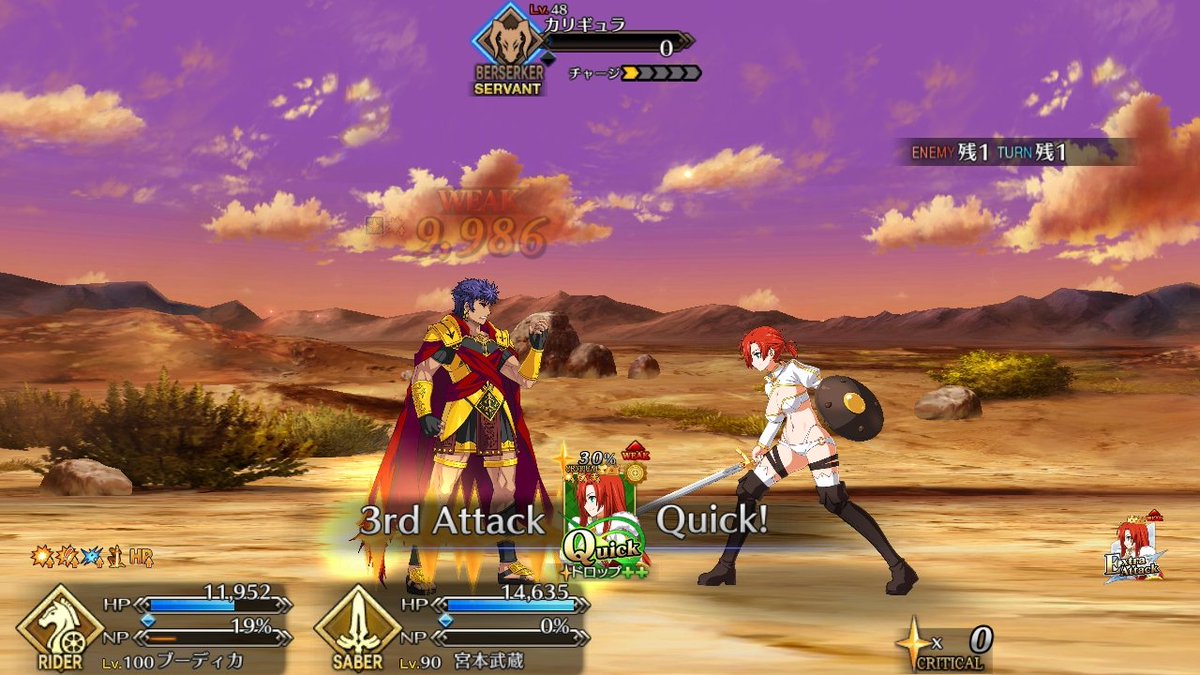
Task: Select the enemy Berserker class icon
Action: coord(507,46)
